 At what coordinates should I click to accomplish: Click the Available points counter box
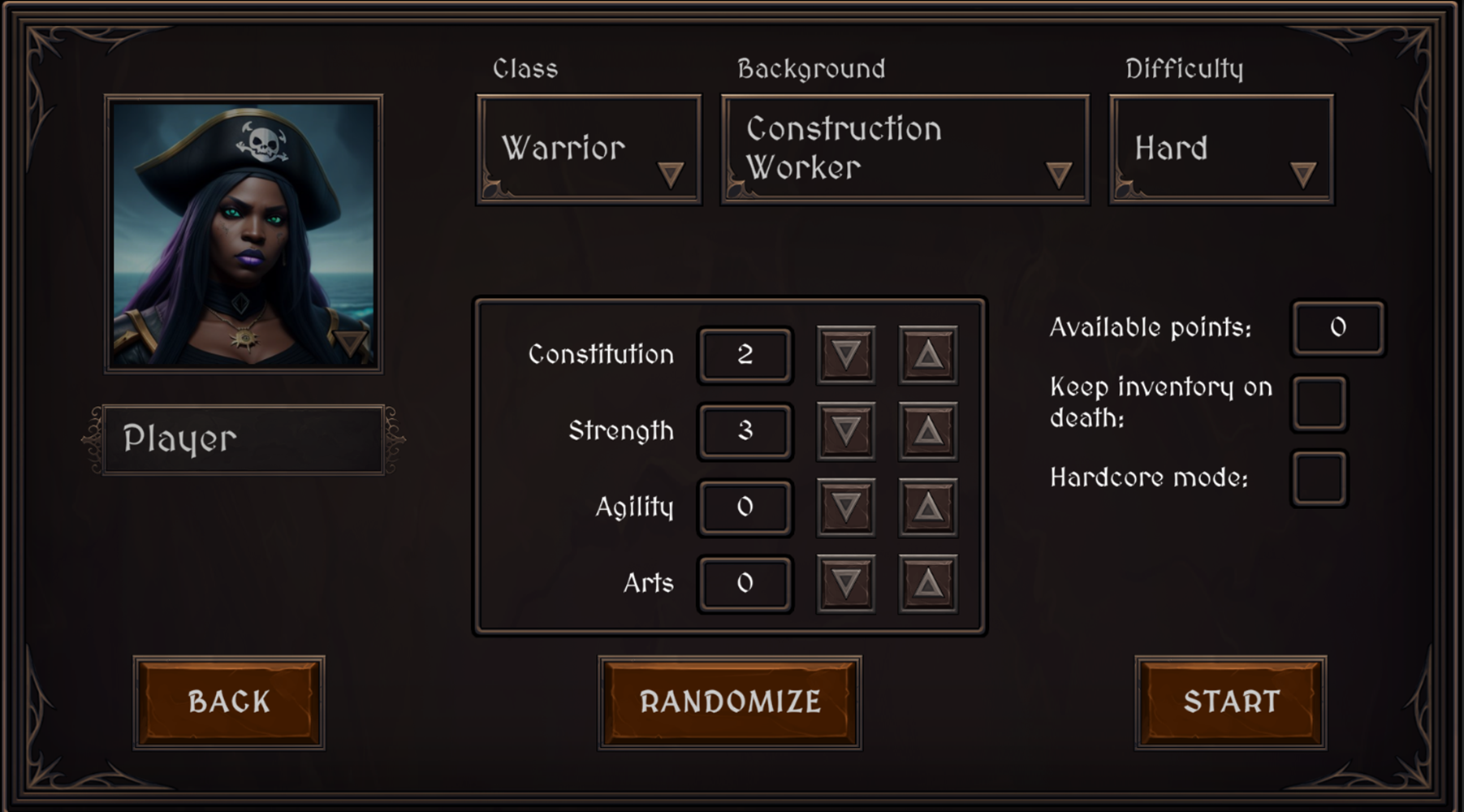point(1337,329)
